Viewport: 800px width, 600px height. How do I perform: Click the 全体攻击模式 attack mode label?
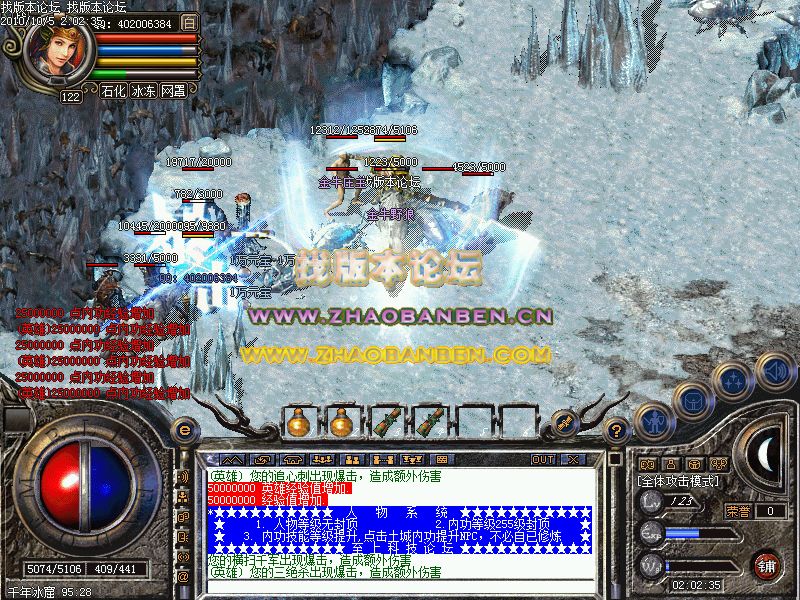(x=675, y=481)
